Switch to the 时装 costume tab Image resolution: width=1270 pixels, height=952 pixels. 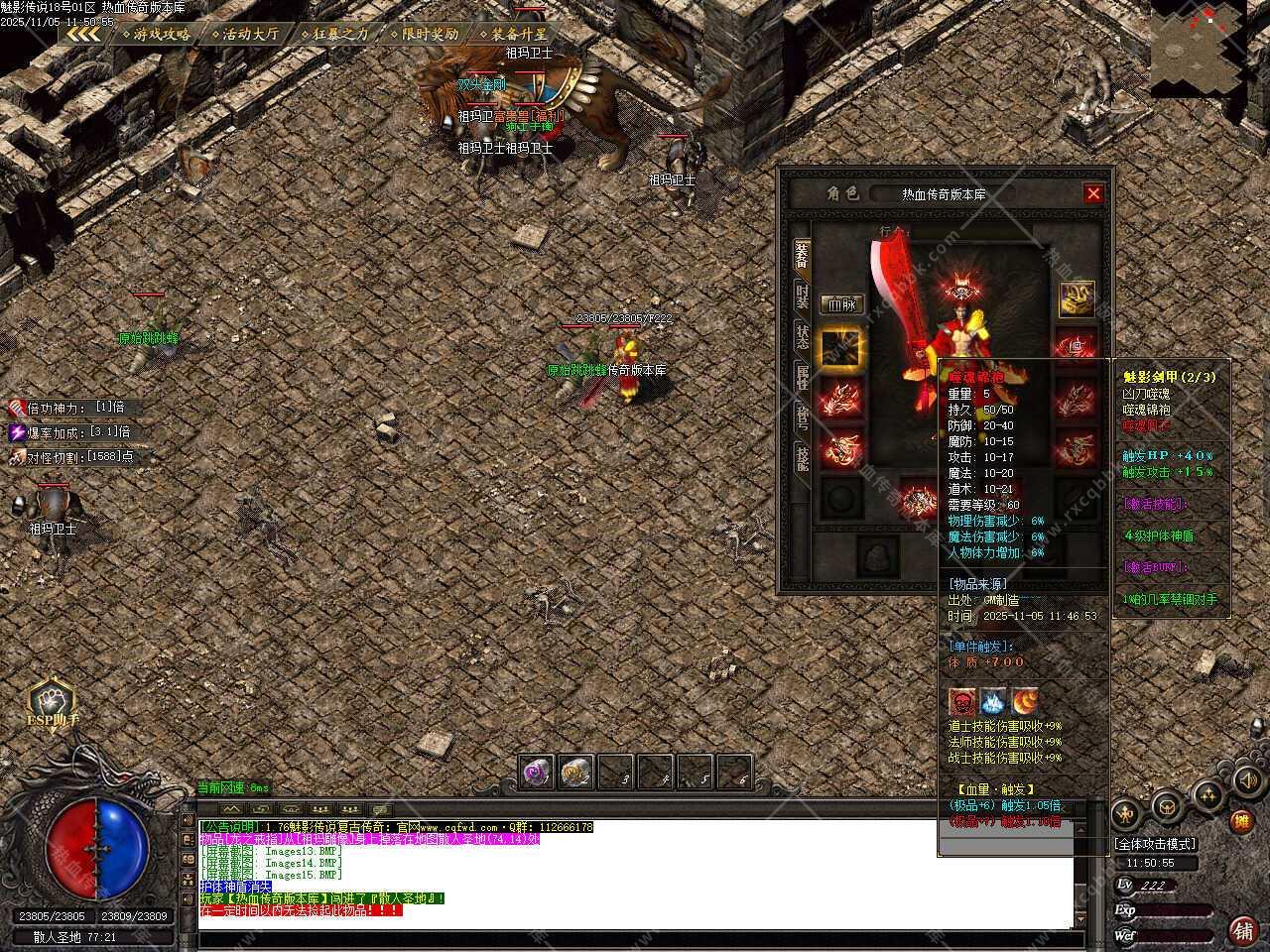pyautogui.click(x=802, y=296)
